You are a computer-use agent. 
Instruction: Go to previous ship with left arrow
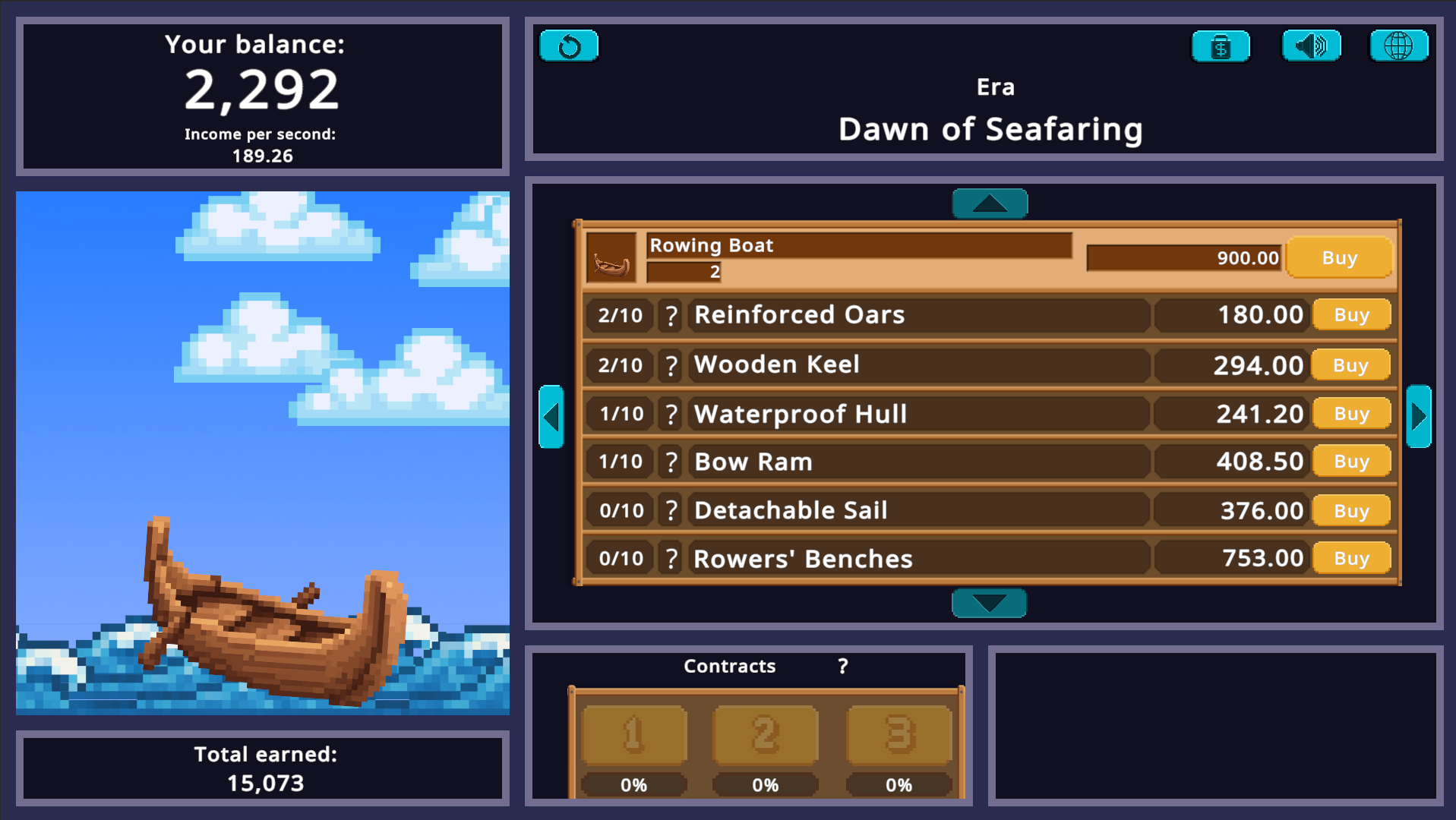point(552,416)
